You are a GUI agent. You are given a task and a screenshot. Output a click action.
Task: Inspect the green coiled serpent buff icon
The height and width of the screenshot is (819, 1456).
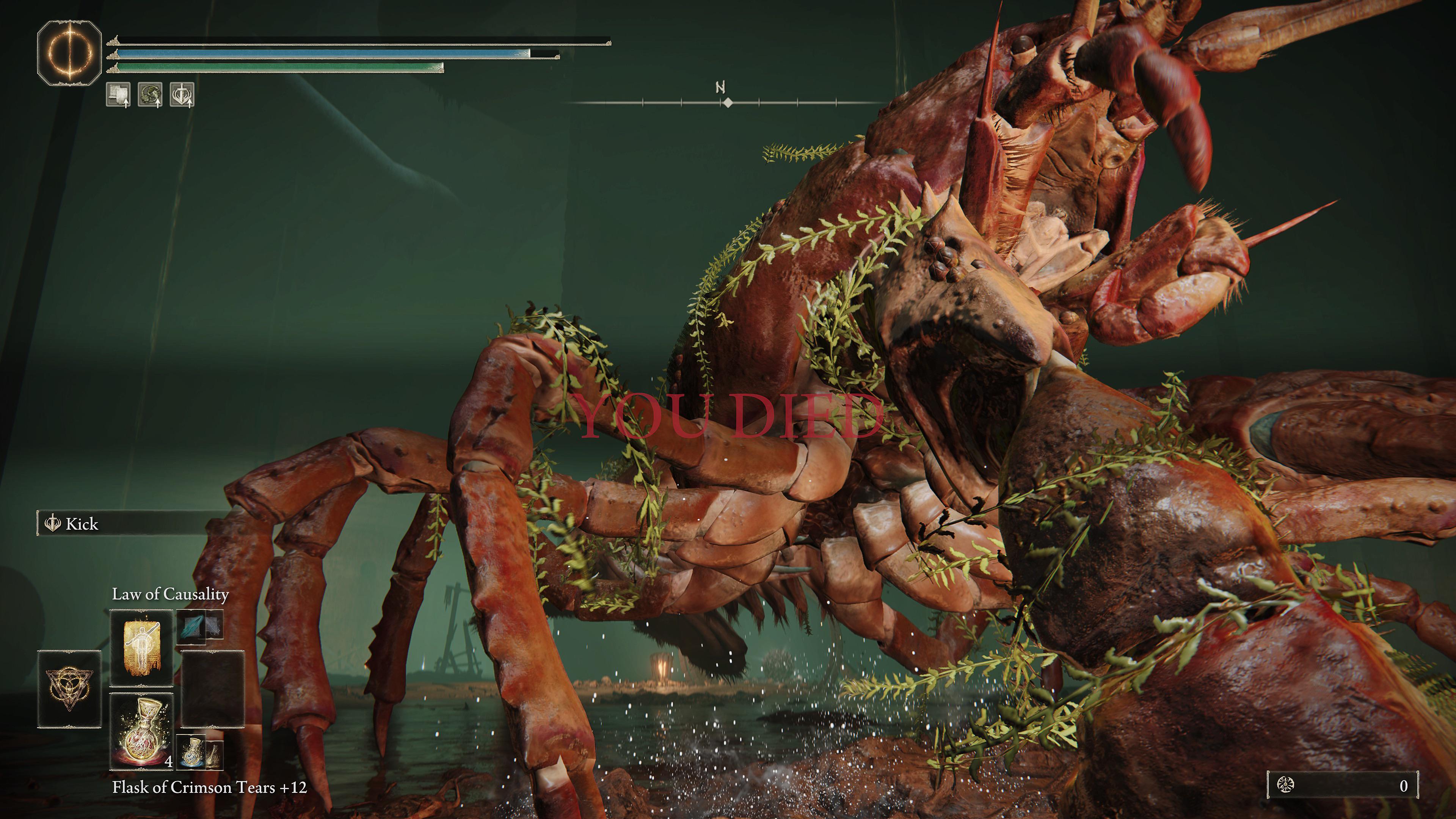[x=150, y=94]
